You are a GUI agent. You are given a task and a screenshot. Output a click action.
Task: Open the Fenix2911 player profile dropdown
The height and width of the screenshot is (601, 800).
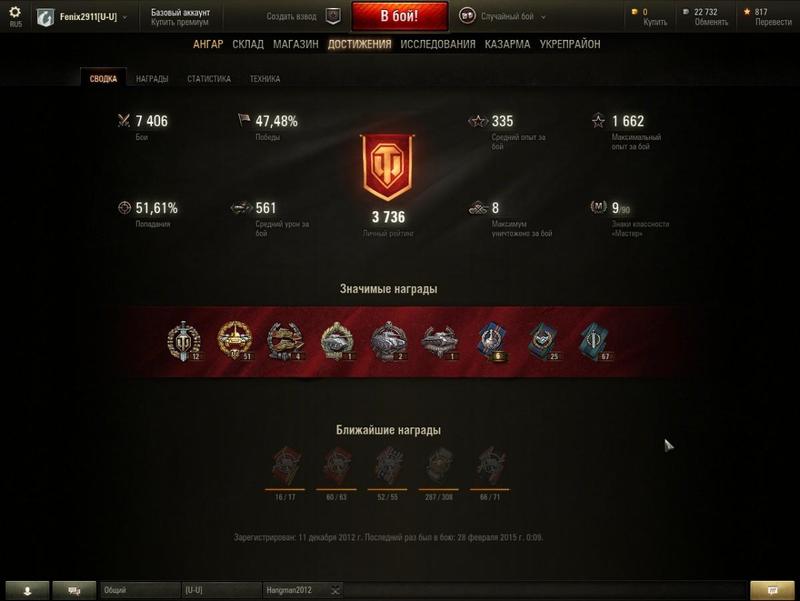88,17
